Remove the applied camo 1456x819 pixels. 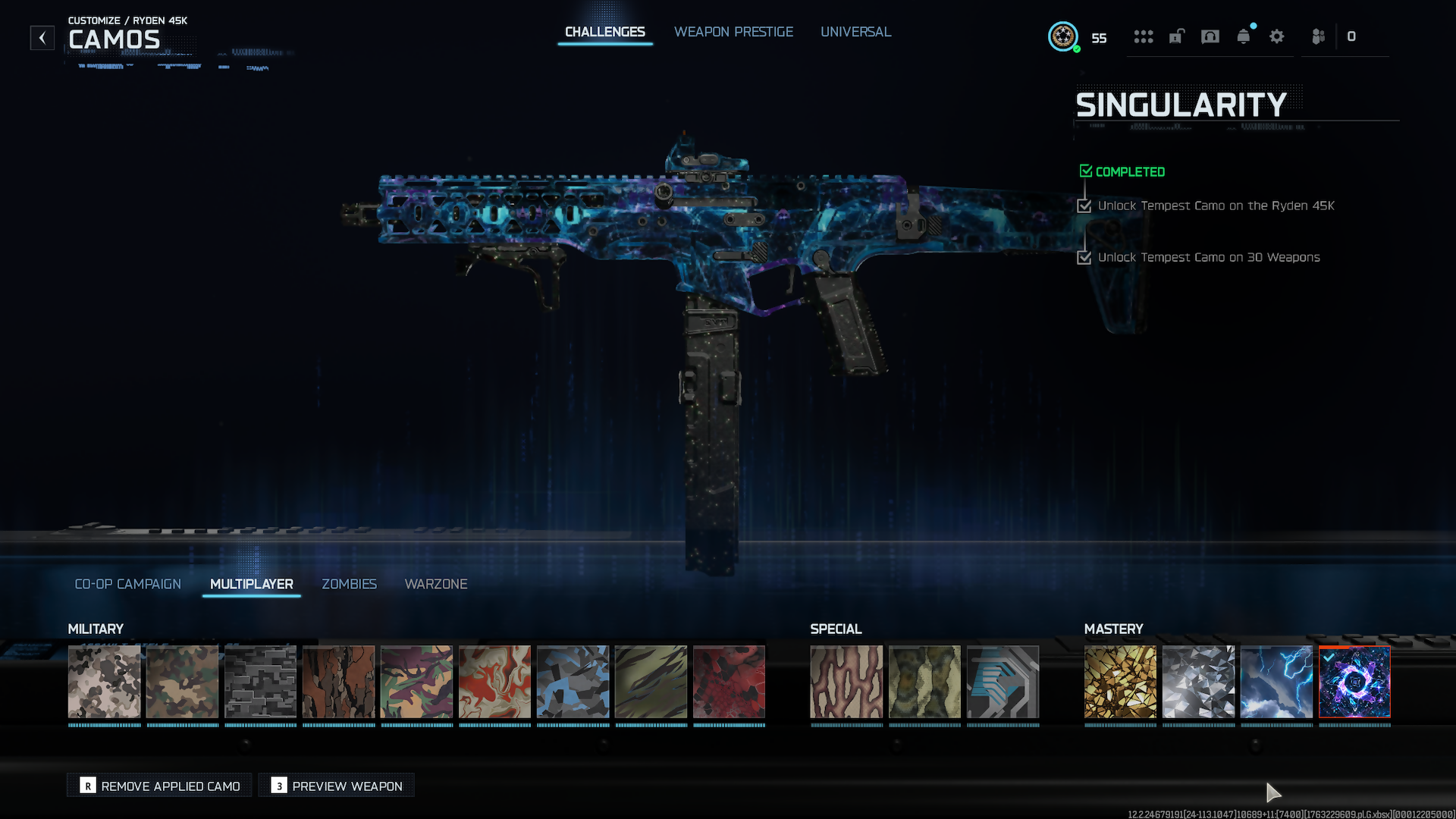tap(160, 786)
